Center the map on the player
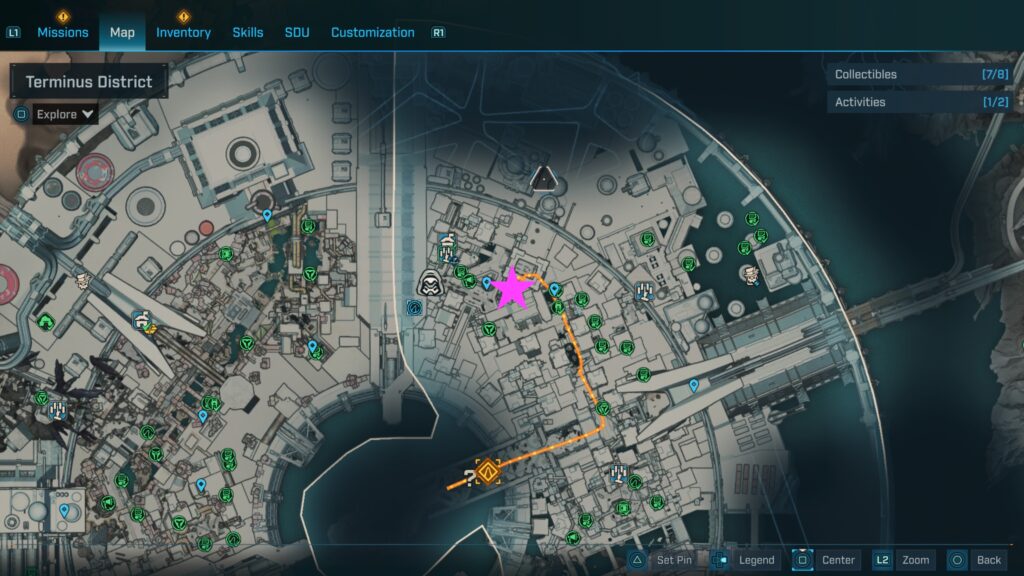The image size is (1024, 576). 826,560
